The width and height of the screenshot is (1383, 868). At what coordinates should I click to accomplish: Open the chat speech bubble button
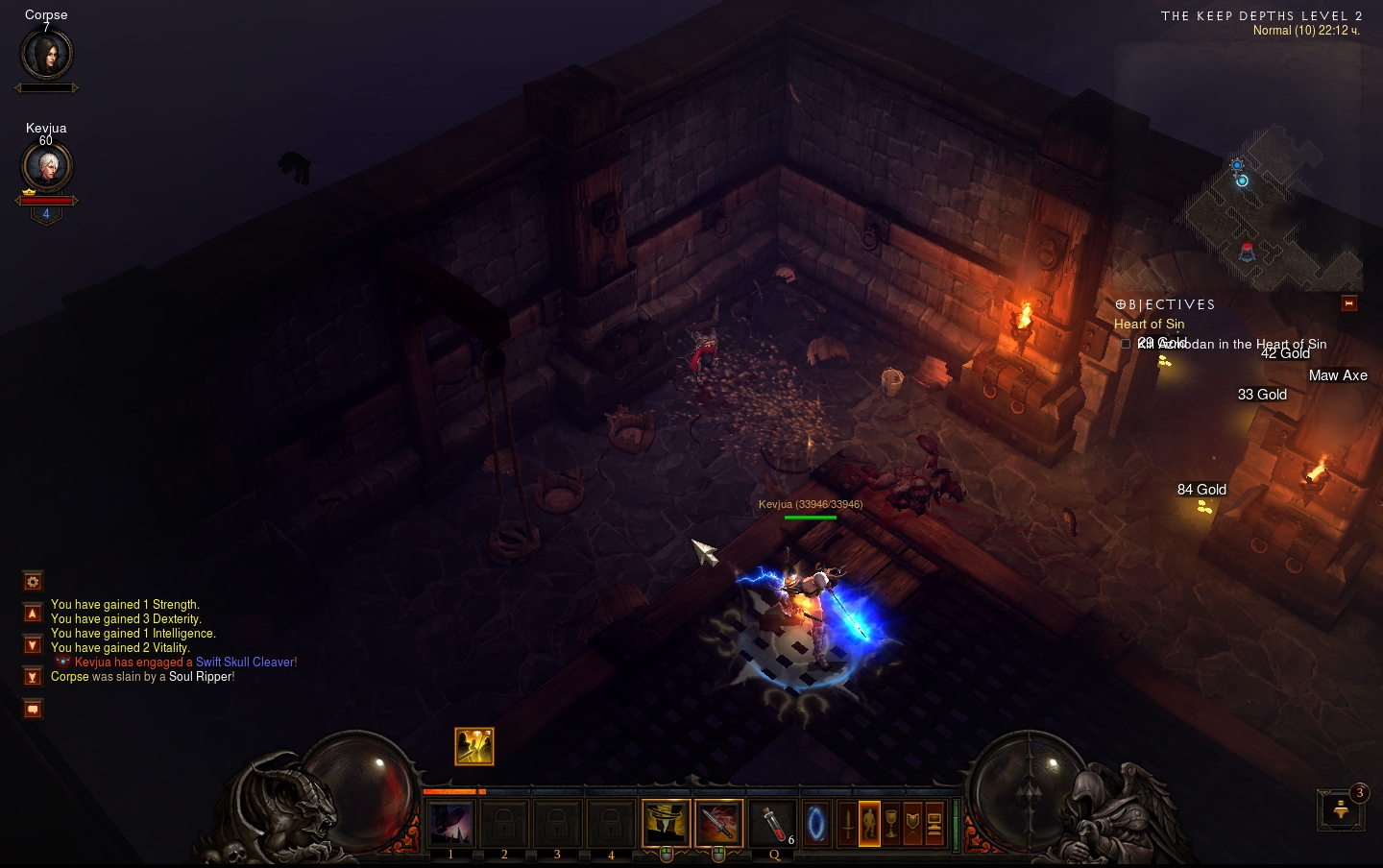pyautogui.click(x=33, y=710)
